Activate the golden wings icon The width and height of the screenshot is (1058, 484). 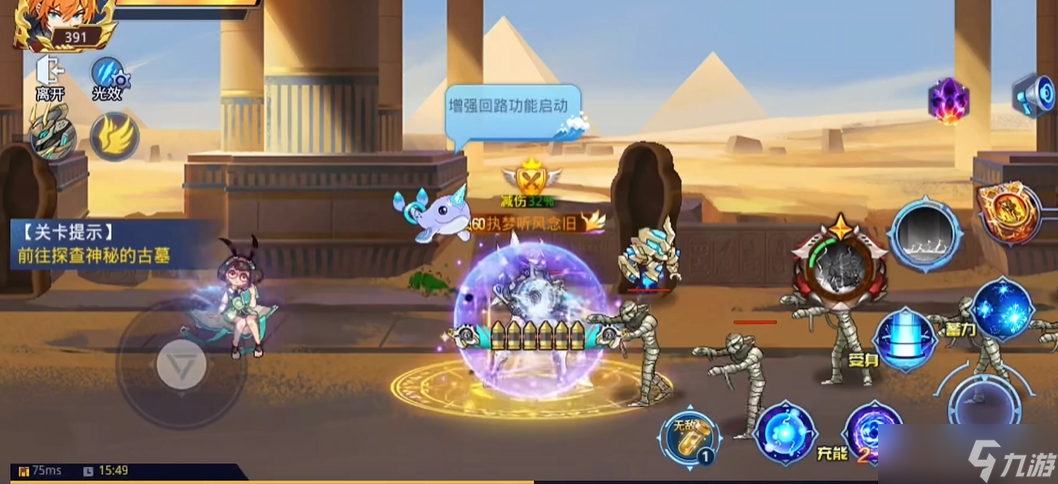point(114,136)
